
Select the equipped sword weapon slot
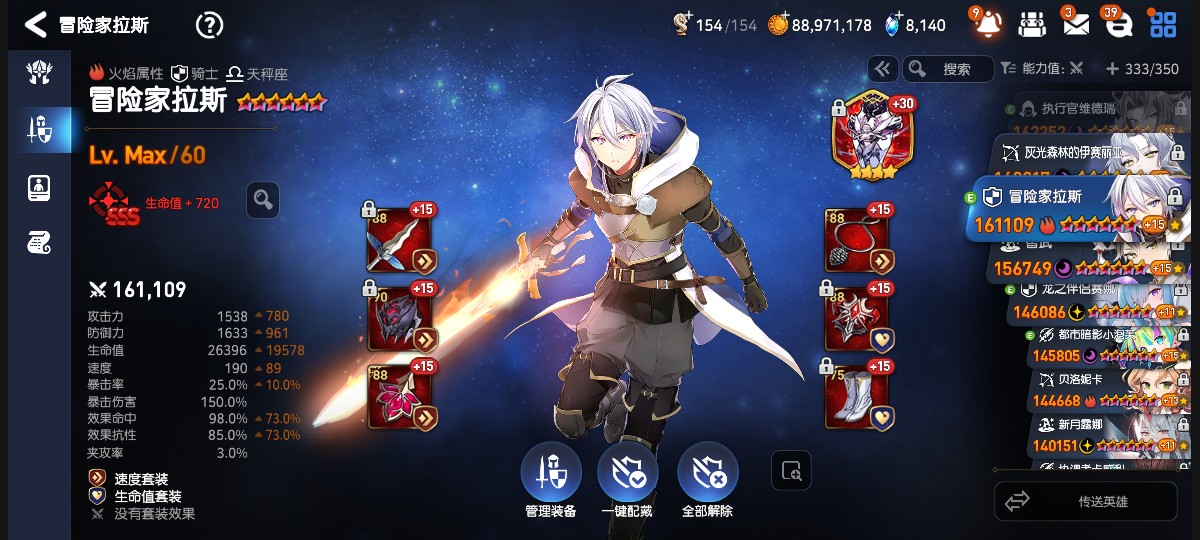click(x=400, y=241)
